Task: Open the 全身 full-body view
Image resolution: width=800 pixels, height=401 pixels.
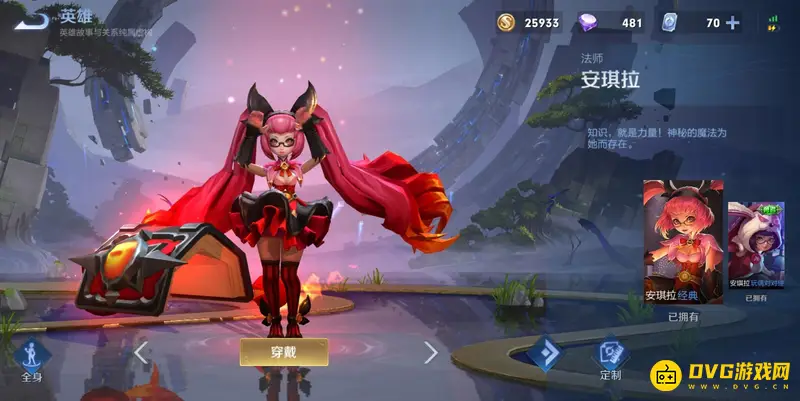Action: coord(31,358)
